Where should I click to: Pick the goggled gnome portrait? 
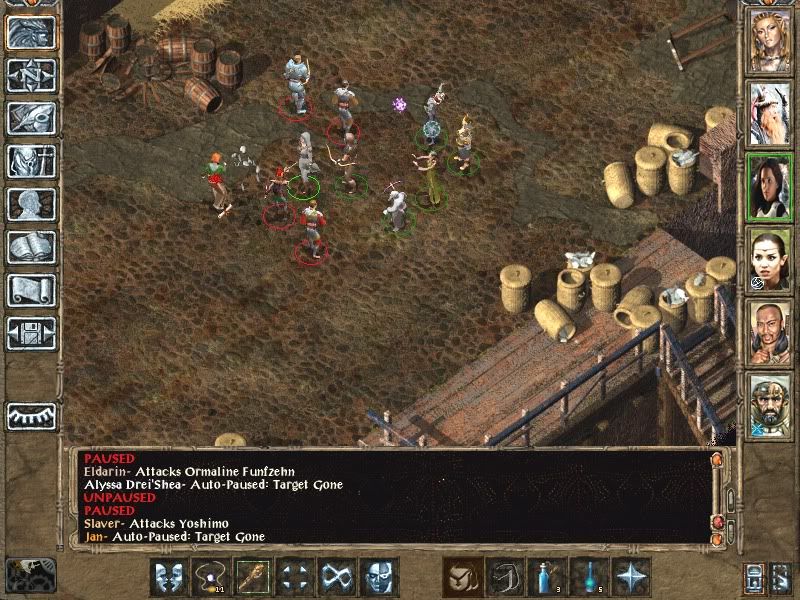click(x=768, y=406)
